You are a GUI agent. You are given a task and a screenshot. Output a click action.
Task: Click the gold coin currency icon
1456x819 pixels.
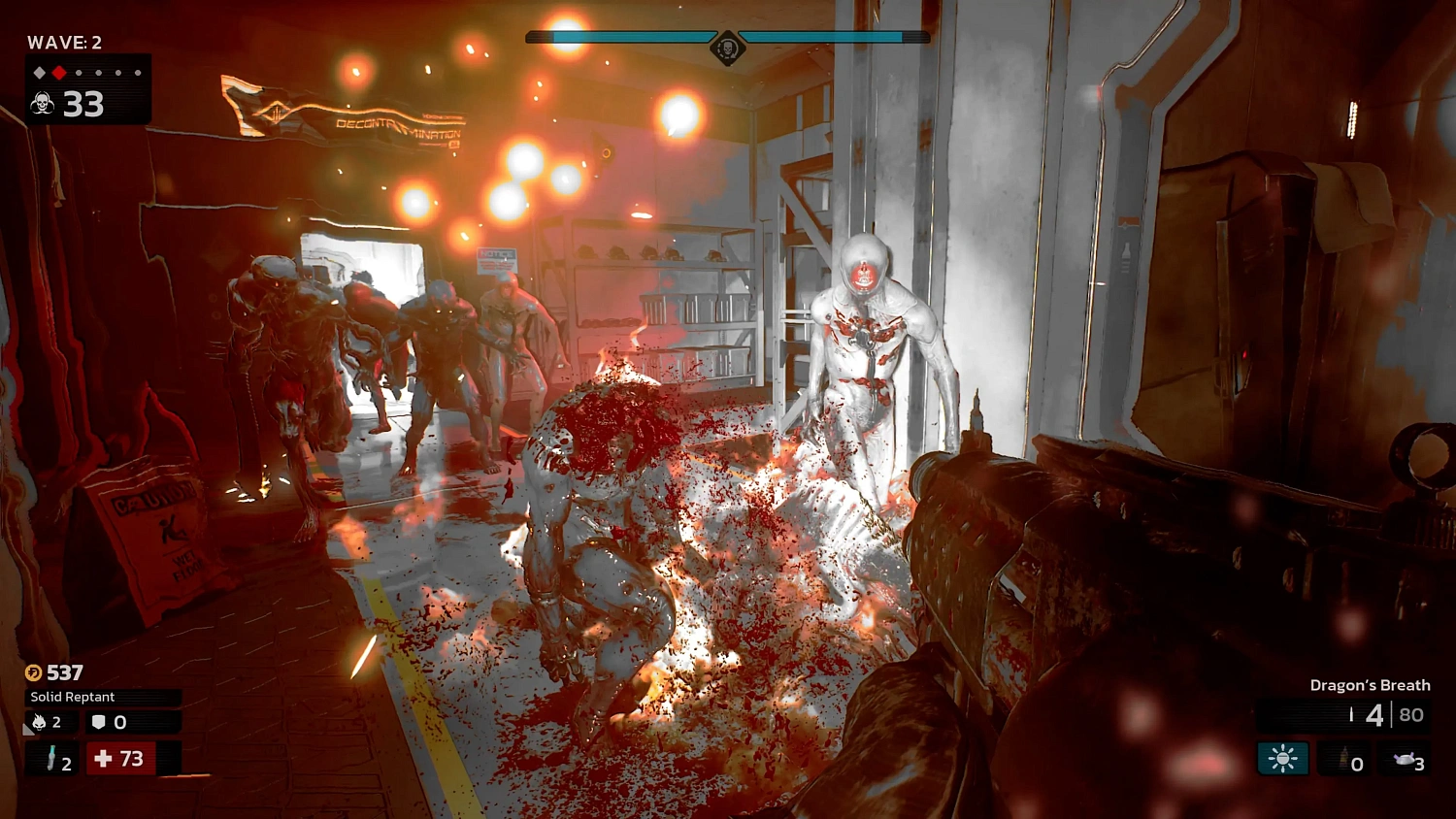click(34, 672)
